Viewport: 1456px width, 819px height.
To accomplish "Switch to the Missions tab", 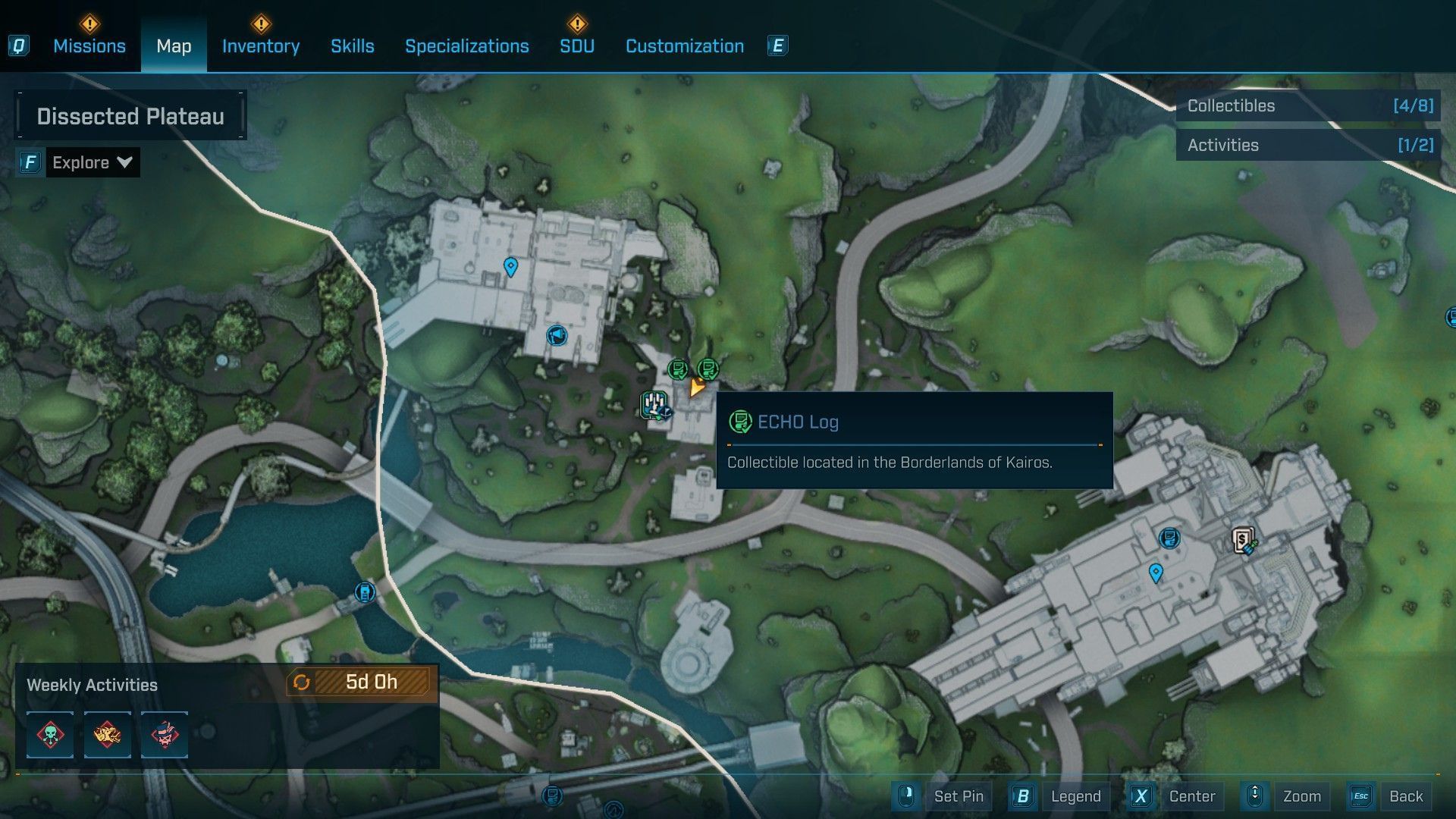I will 89,46.
